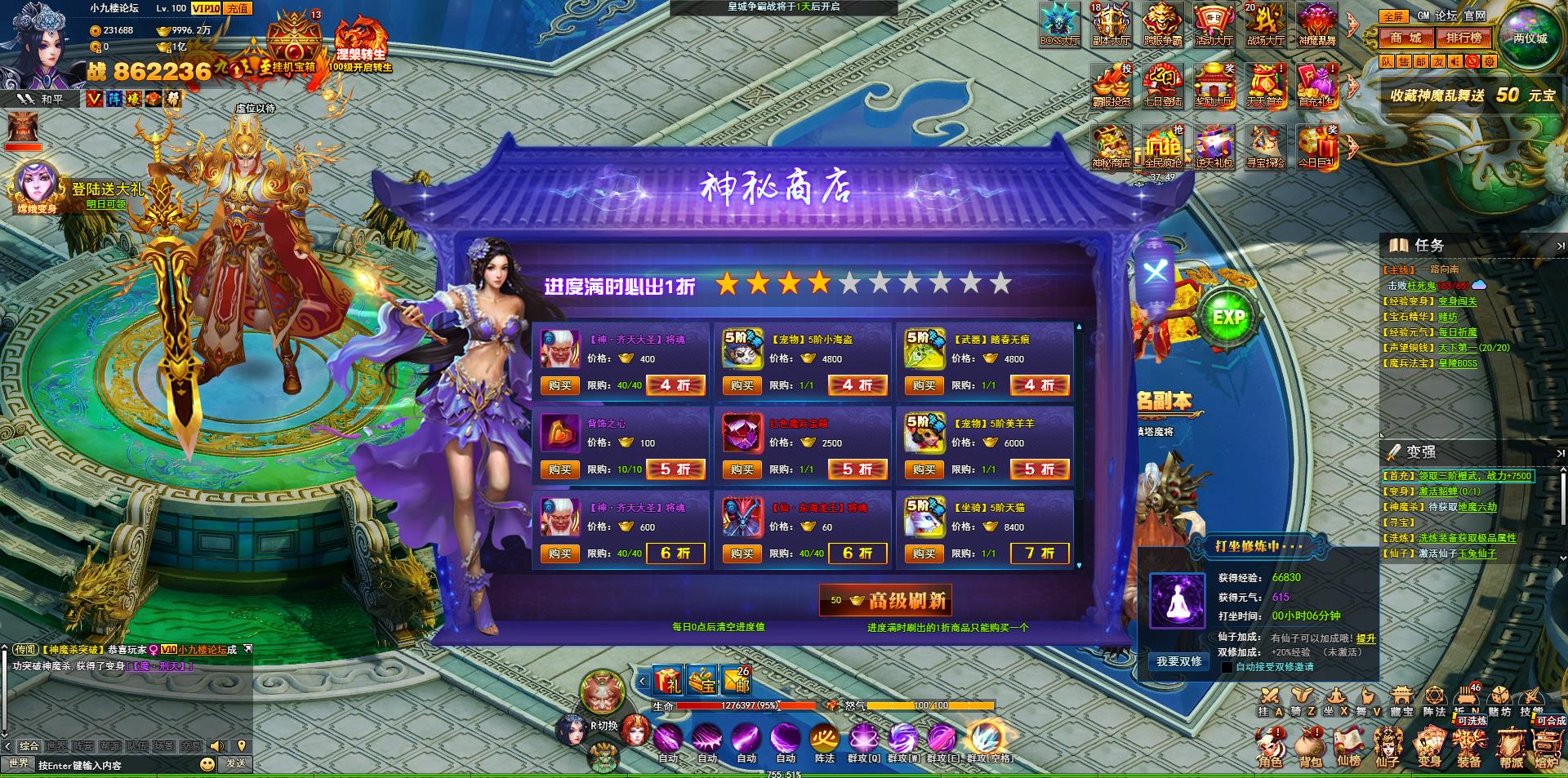Open the BOSS大厅 hall icon

coord(1059,24)
